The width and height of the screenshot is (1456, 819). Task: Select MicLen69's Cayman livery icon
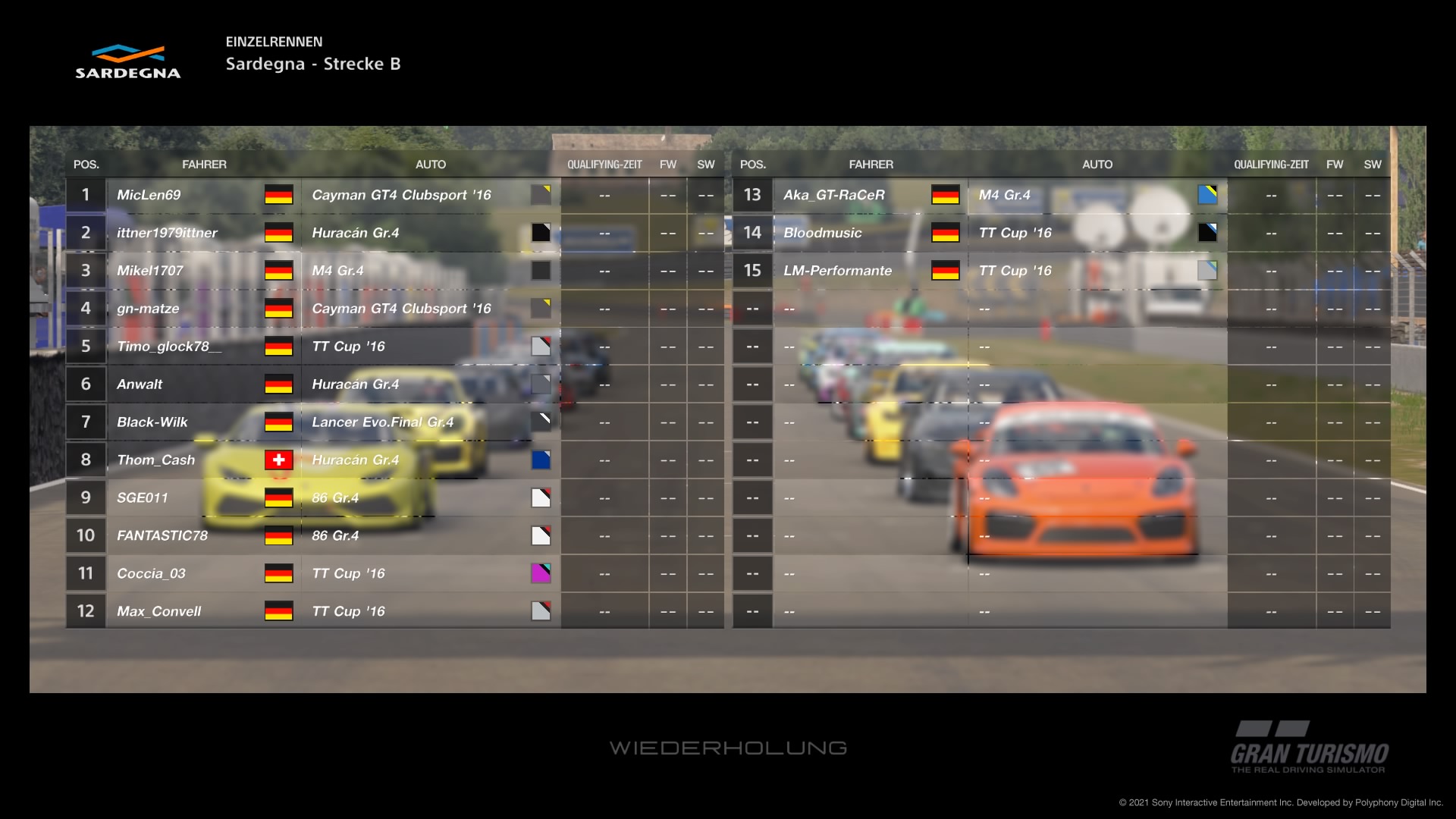pos(541,195)
